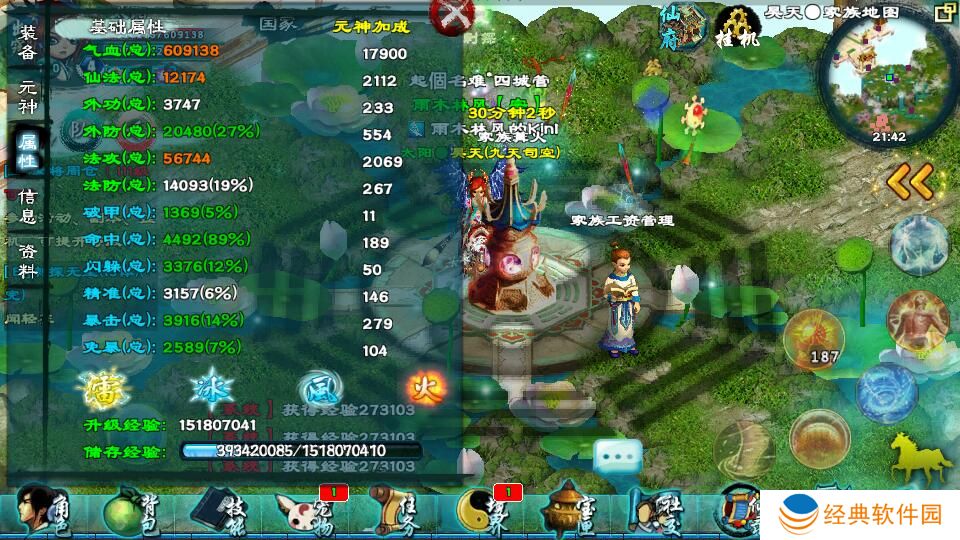
Task: Open the chat speech bubble
Action: point(618,458)
